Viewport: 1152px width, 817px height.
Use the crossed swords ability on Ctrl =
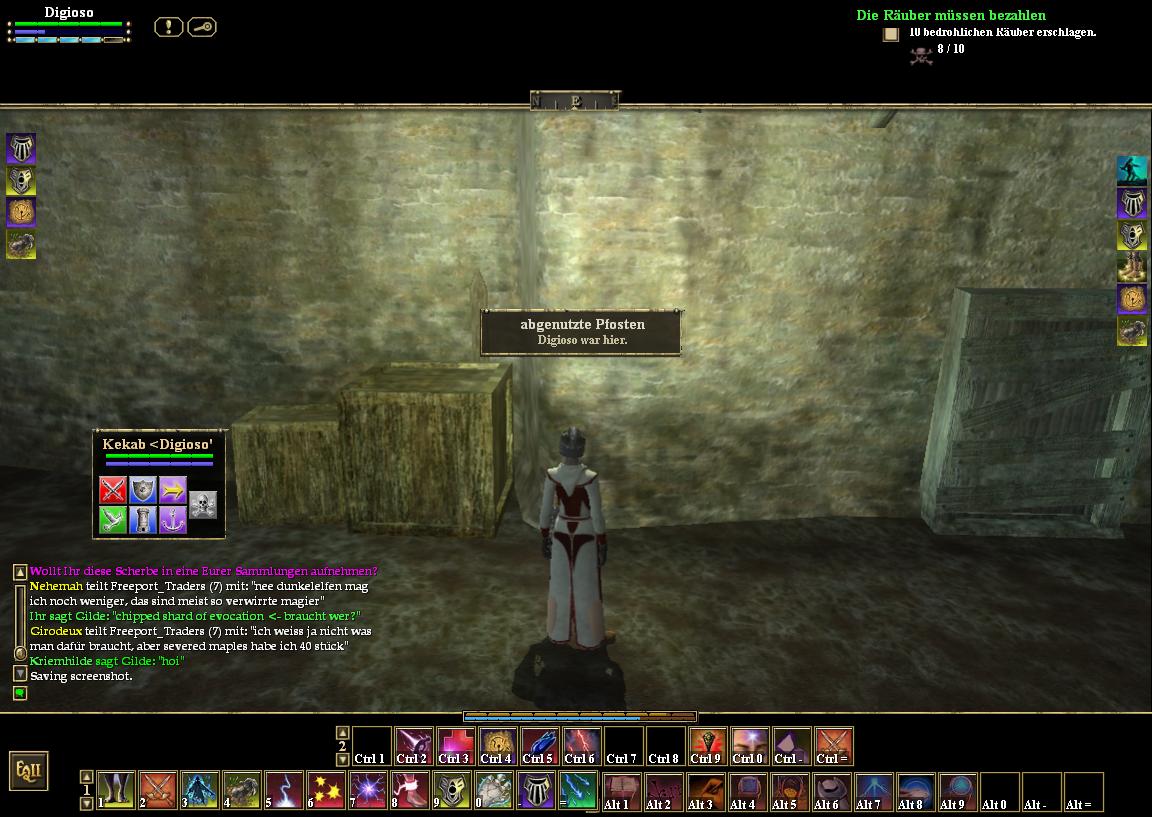coord(834,746)
